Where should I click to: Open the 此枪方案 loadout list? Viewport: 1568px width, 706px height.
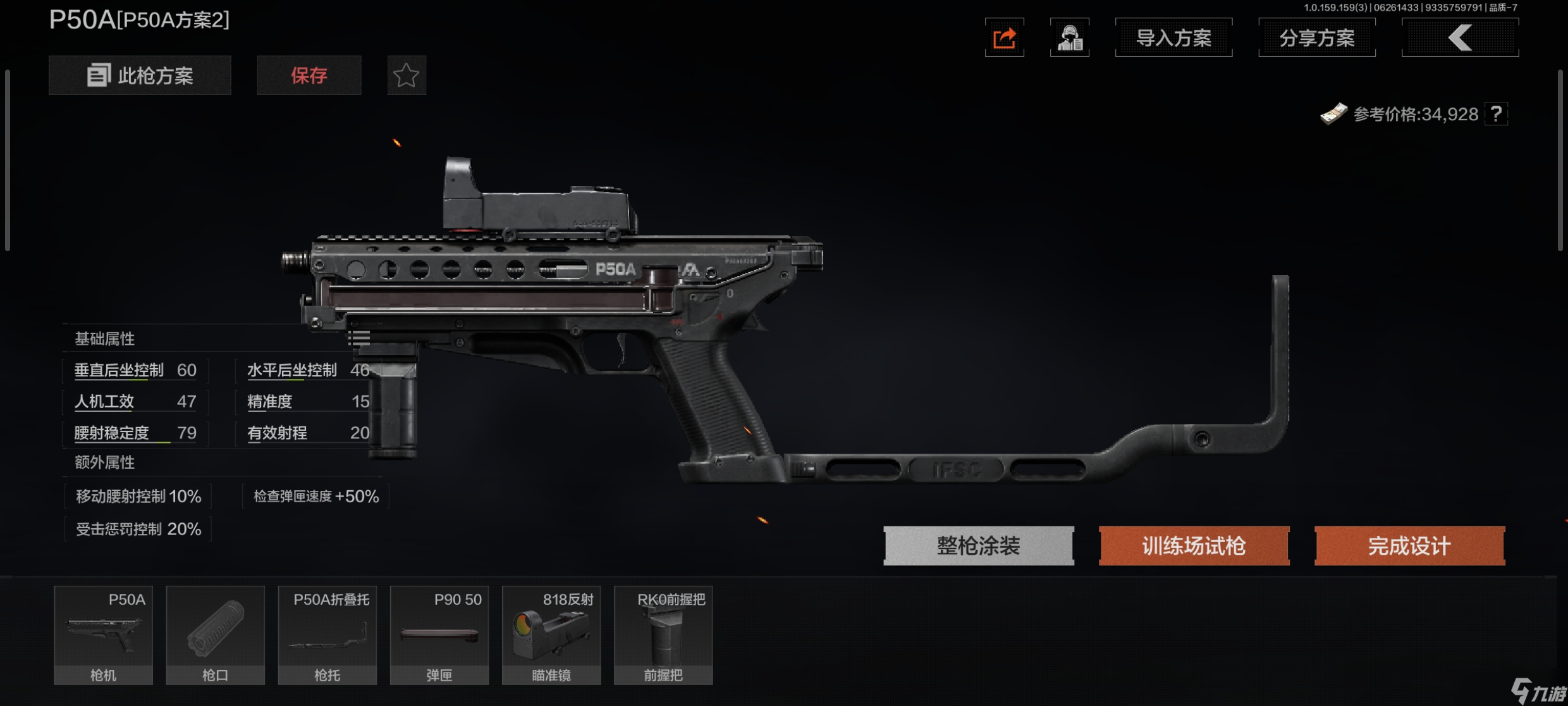coord(140,75)
